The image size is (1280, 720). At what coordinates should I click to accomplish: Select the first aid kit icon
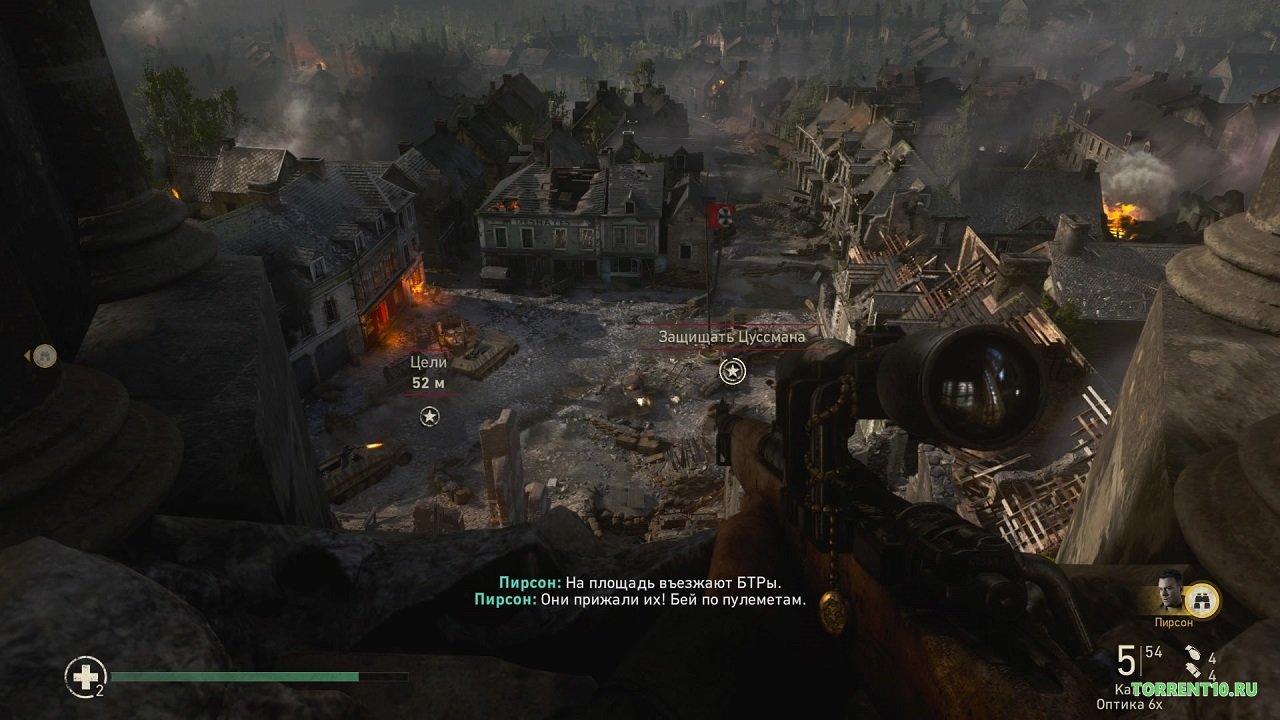pyautogui.click(x=85, y=677)
